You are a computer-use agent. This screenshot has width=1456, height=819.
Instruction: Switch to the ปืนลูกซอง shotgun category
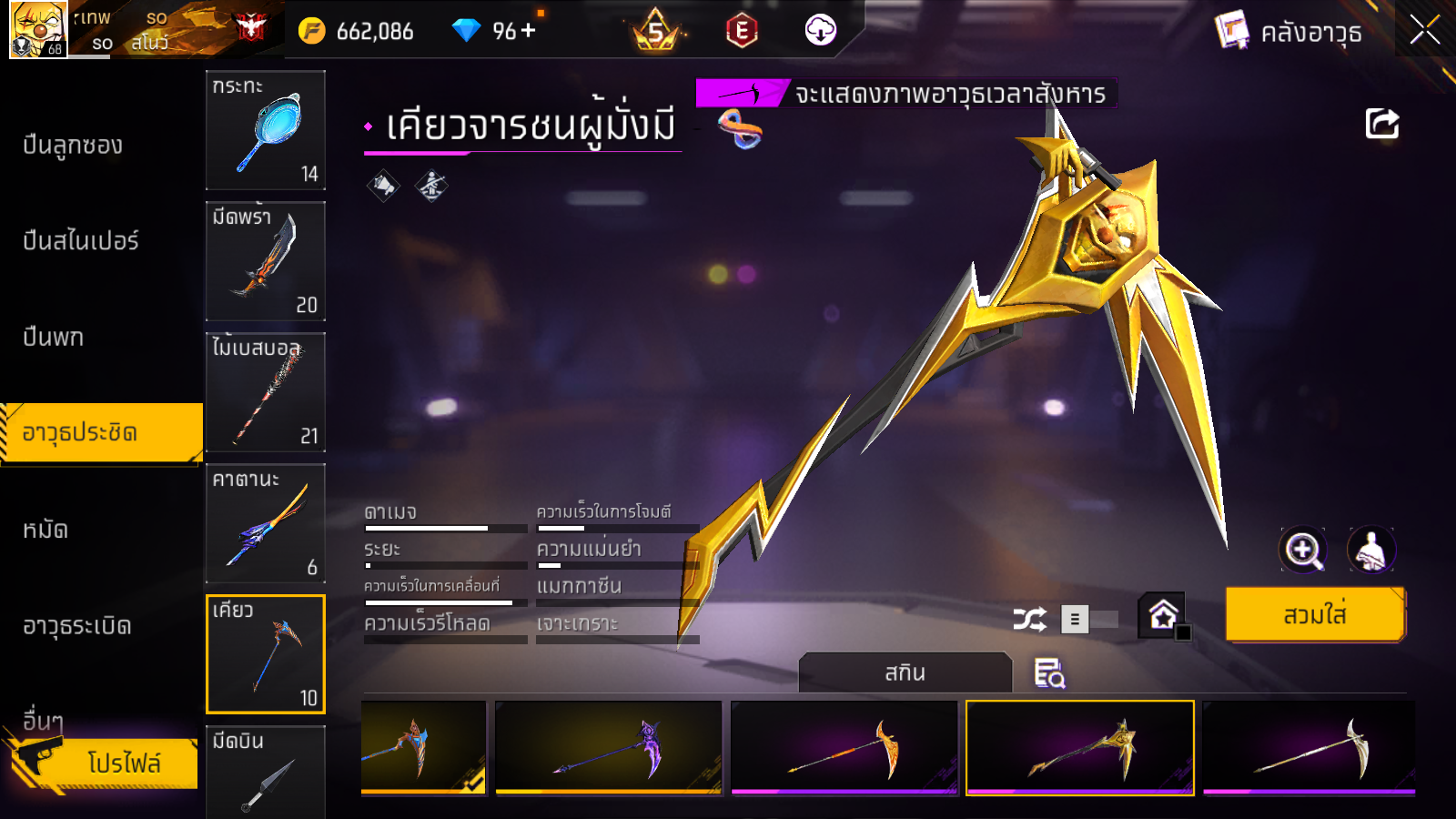coord(73,146)
